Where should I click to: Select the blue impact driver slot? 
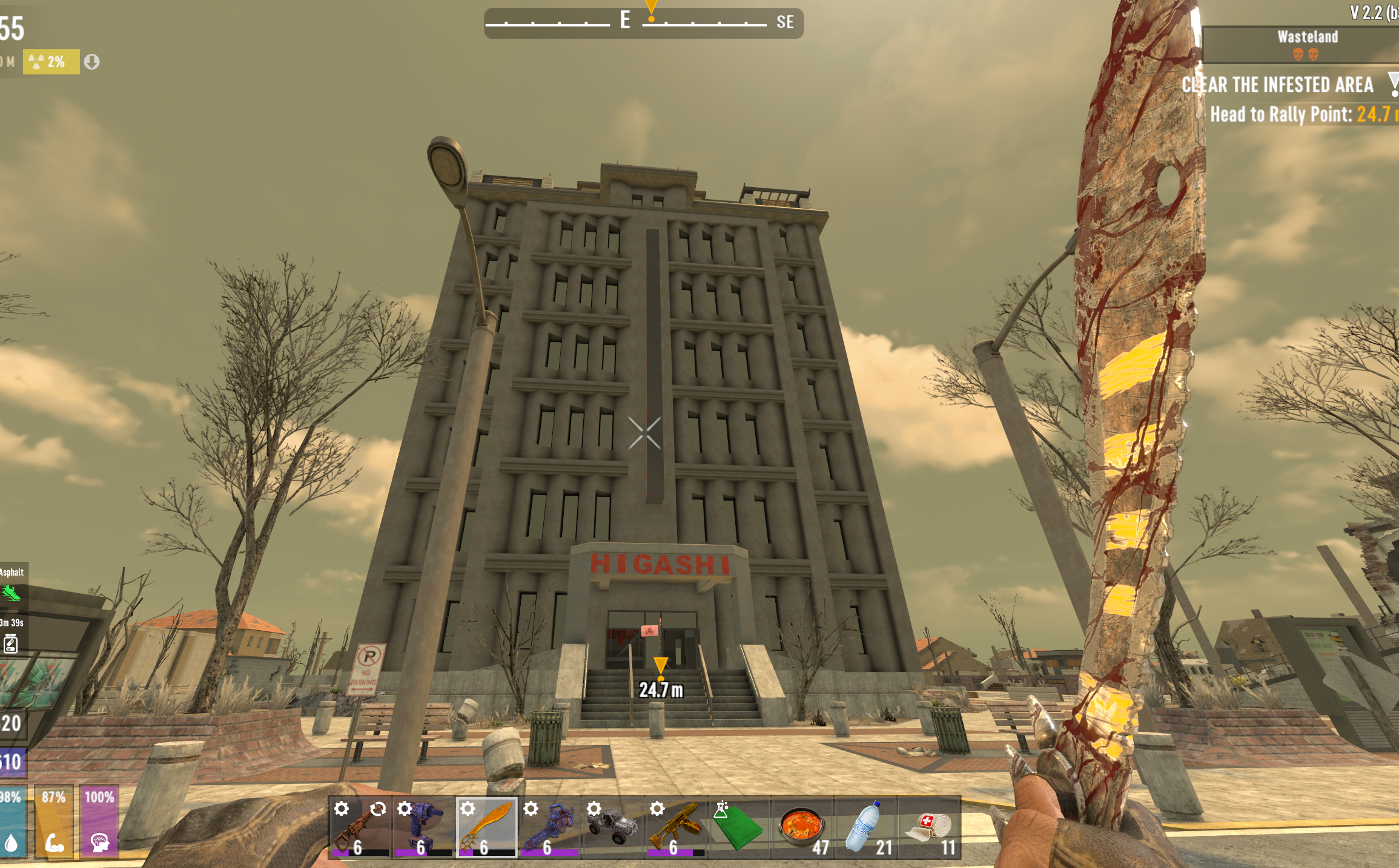(x=423, y=827)
